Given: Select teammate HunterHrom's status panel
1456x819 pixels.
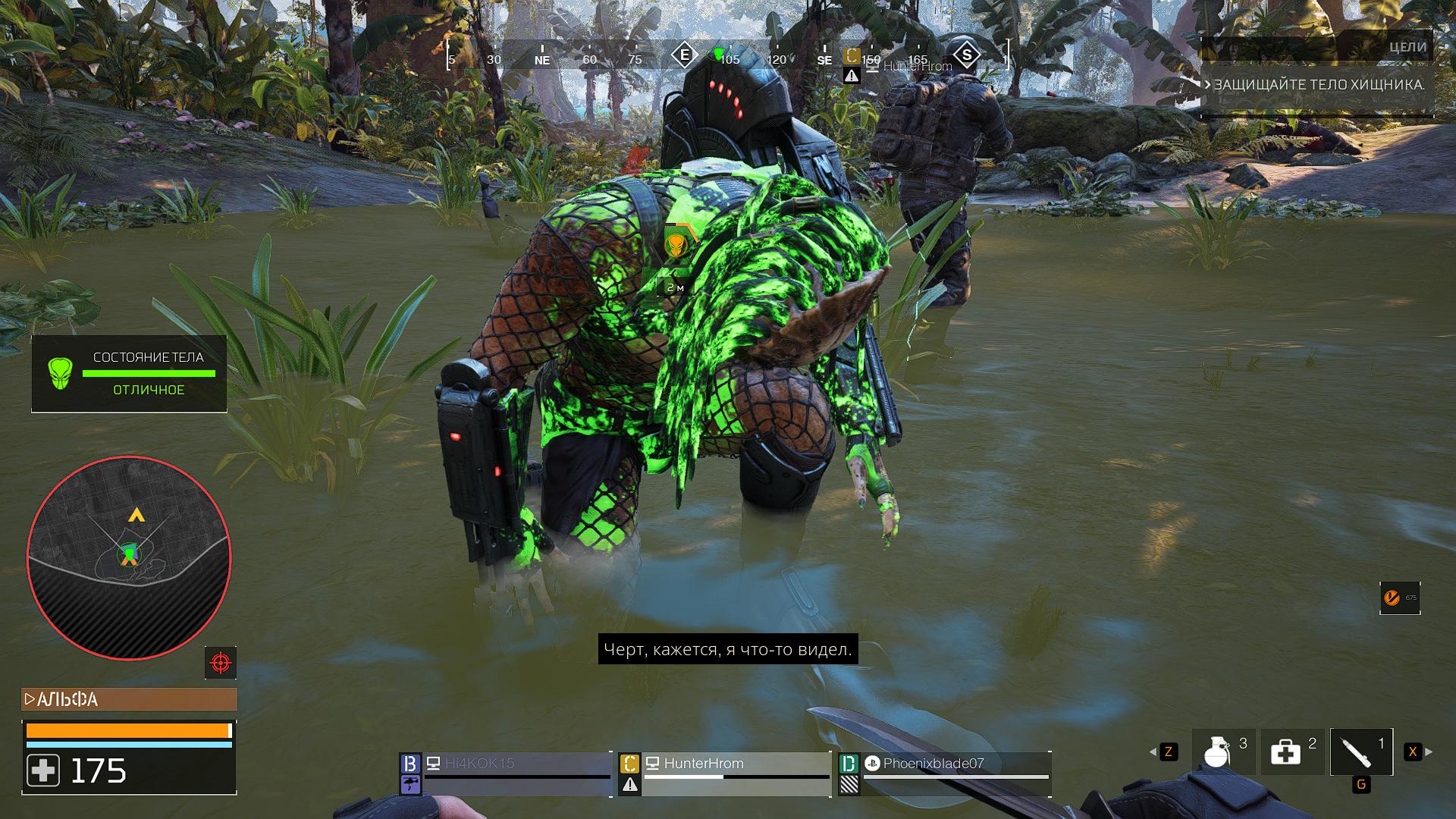Looking at the screenshot, I should [x=726, y=773].
